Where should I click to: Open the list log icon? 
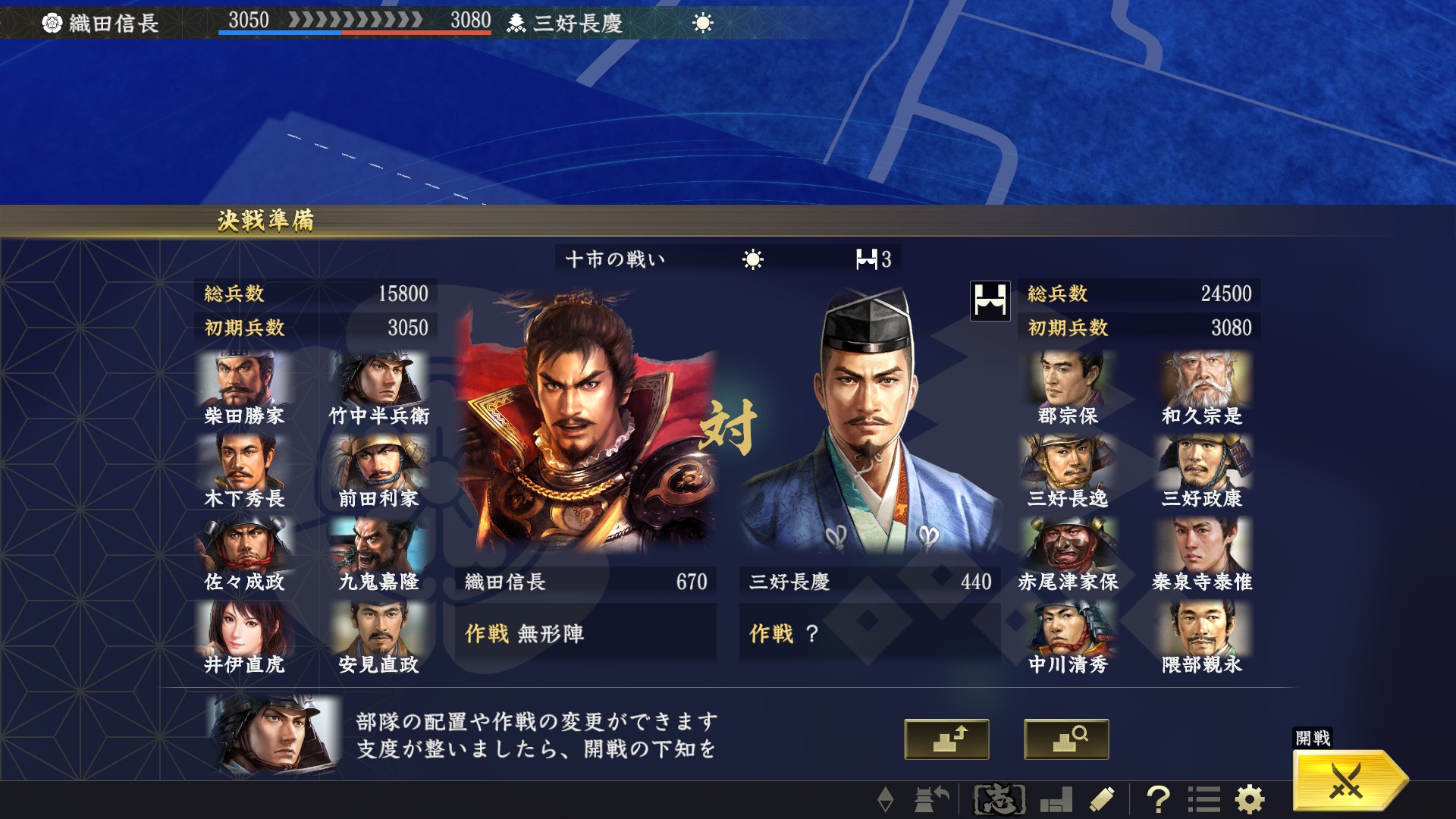coord(1203,799)
